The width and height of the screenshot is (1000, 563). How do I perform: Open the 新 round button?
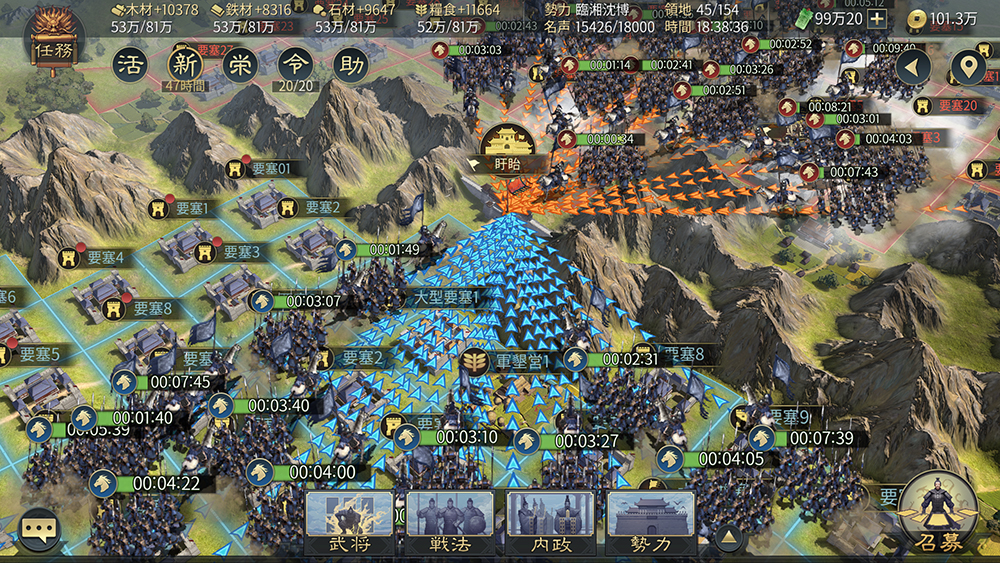184,65
